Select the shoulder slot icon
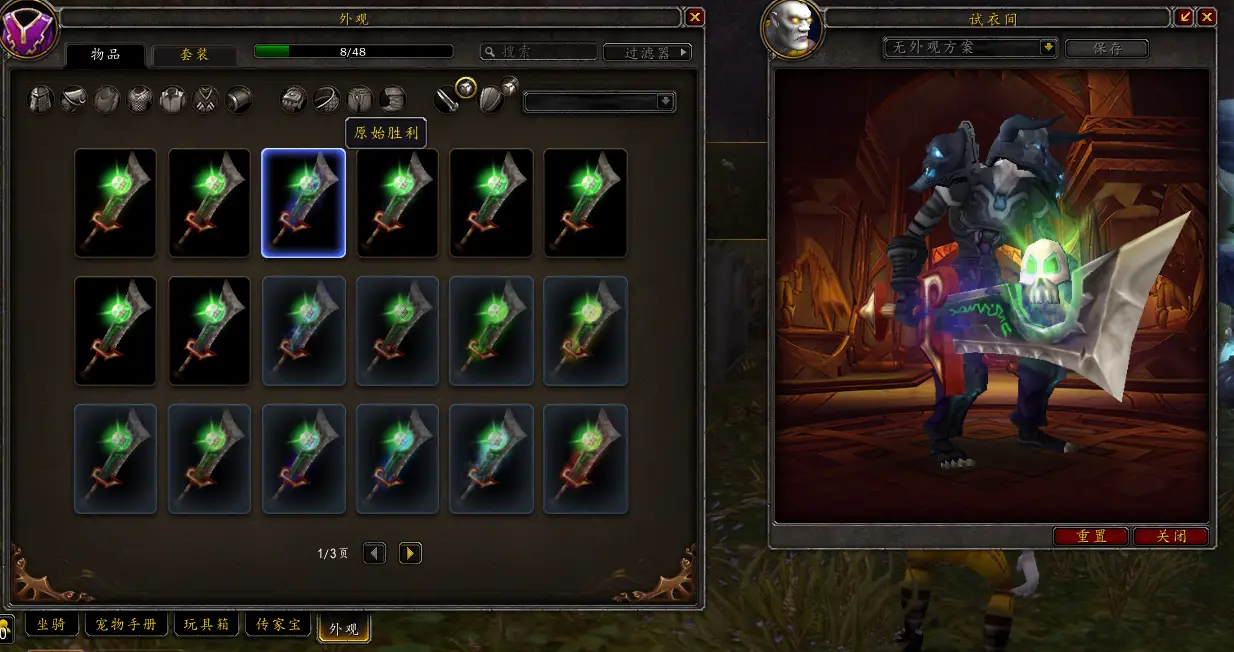 tap(74, 99)
